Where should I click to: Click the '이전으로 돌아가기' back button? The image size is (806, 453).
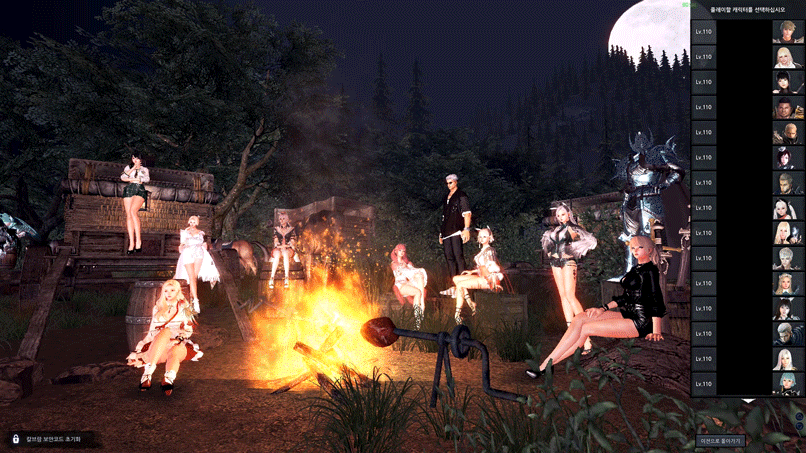coord(720,440)
